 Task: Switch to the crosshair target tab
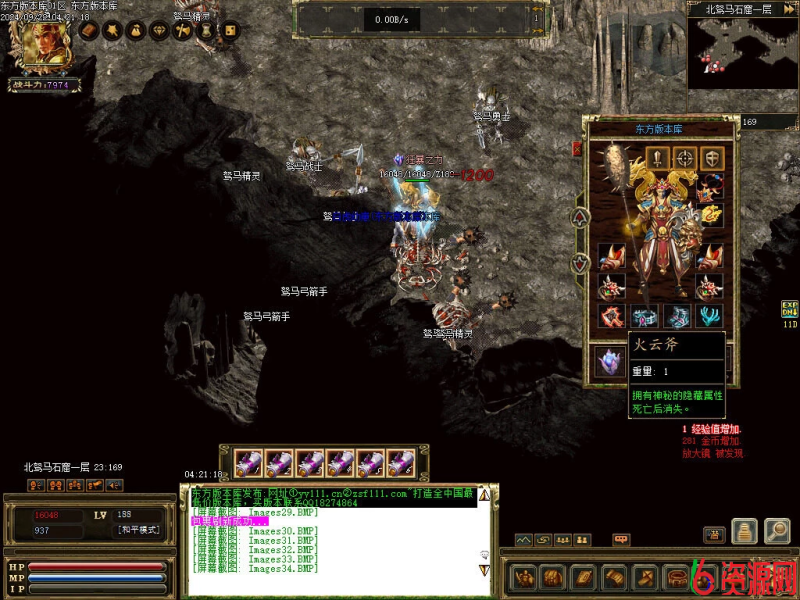684,157
